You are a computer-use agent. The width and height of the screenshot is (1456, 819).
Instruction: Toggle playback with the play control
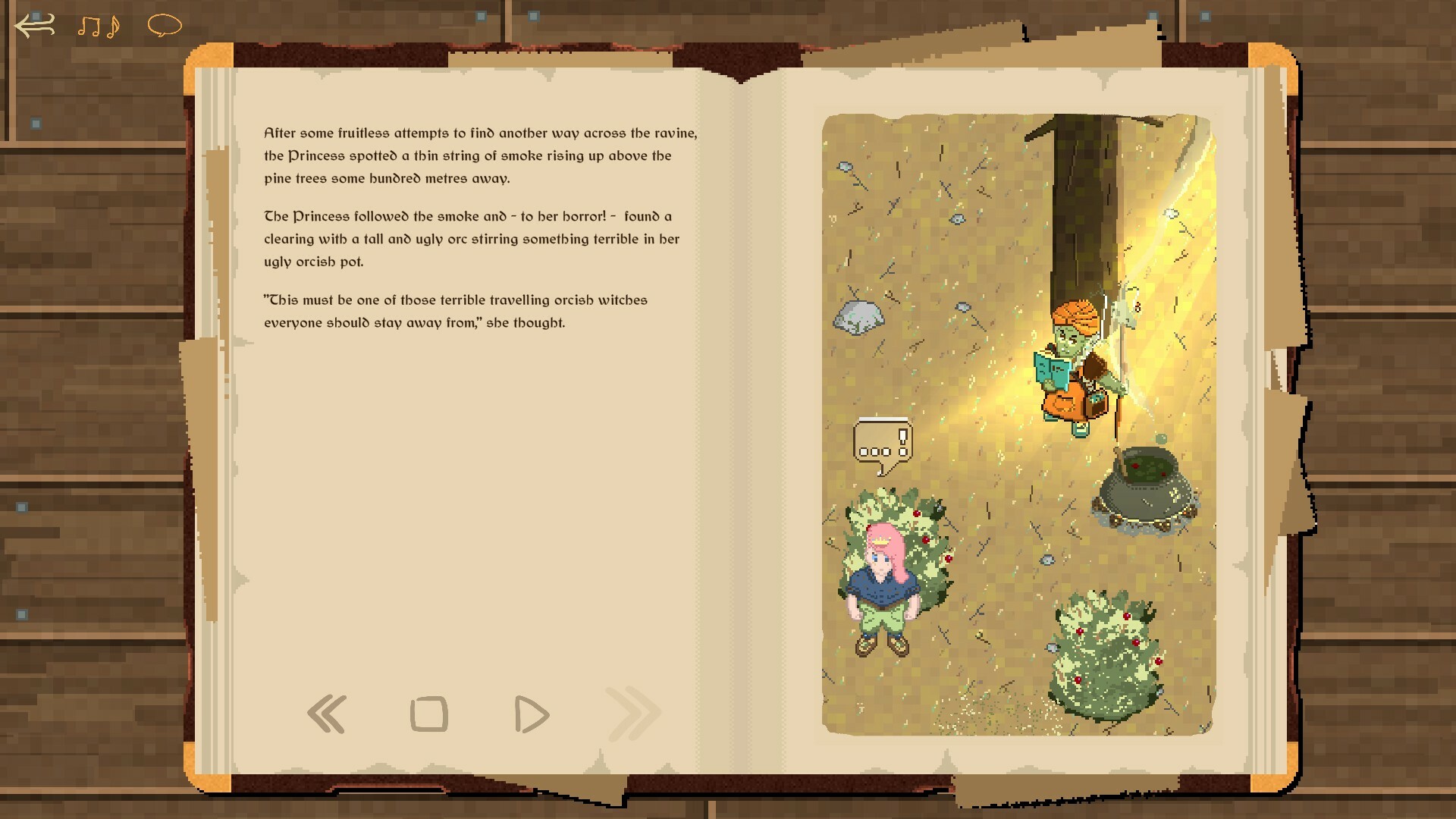[531, 713]
